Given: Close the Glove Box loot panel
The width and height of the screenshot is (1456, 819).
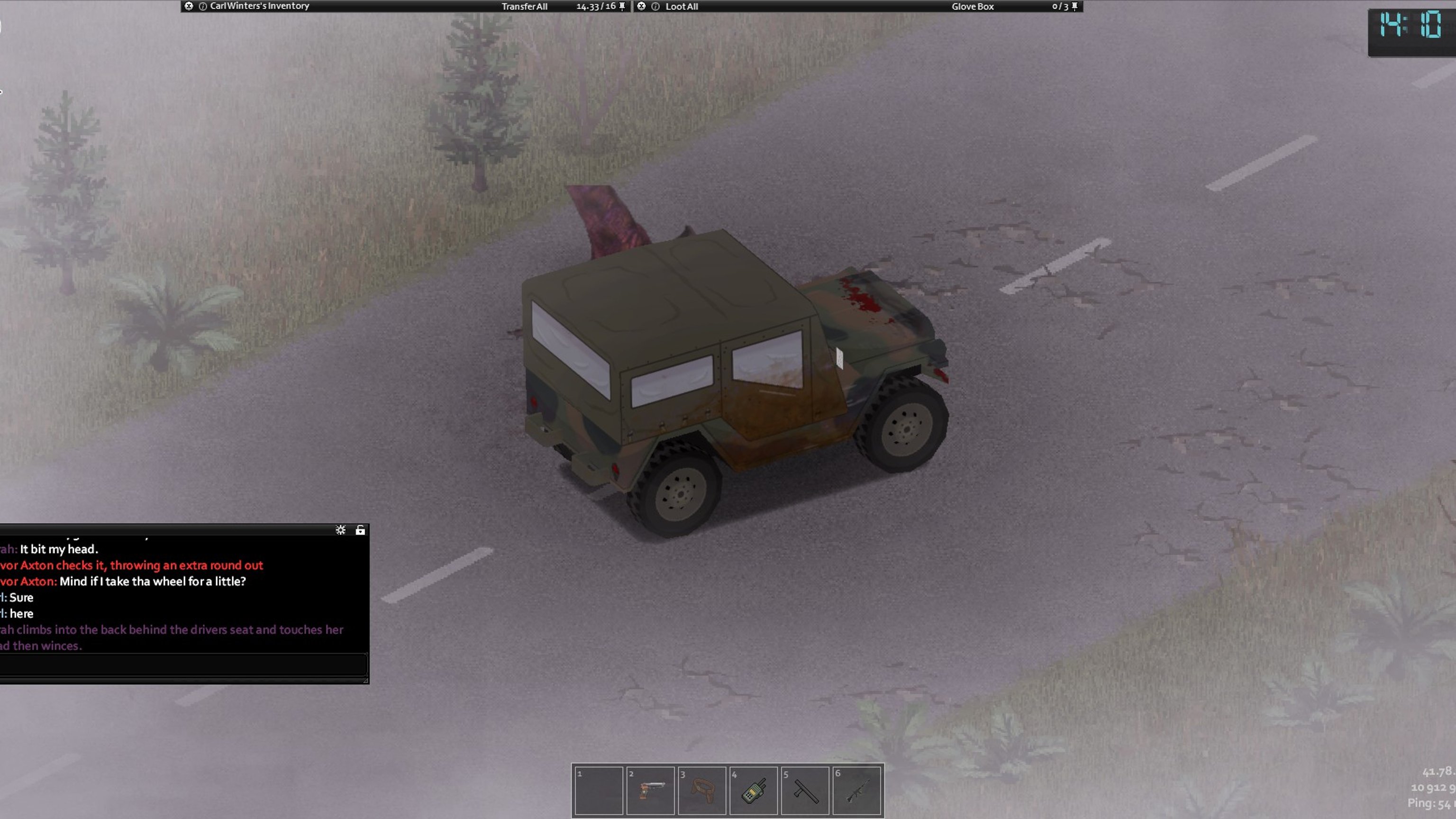Looking at the screenshot, I should tap(642, 6).
